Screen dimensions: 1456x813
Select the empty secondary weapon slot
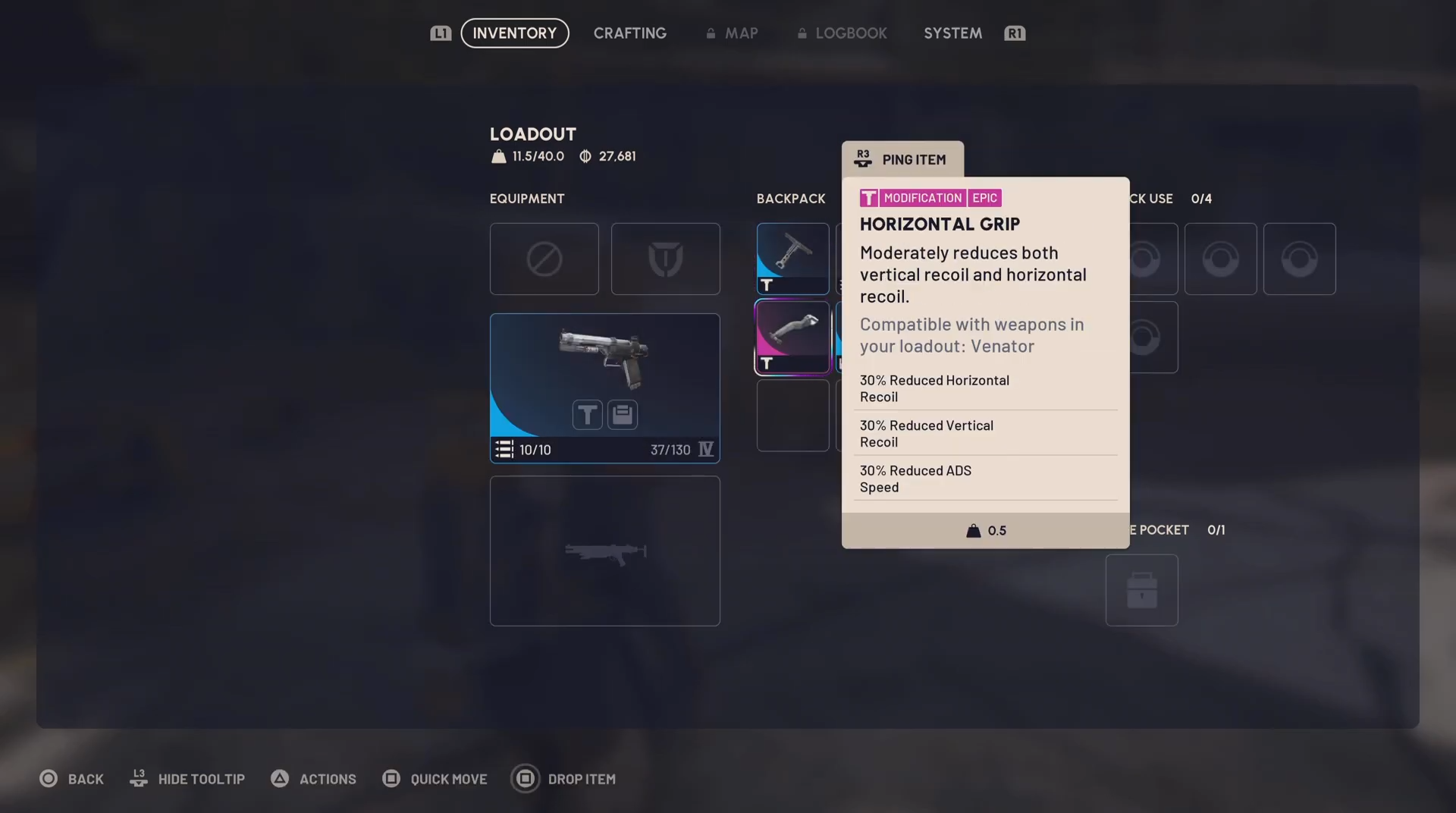pos(604,551)
